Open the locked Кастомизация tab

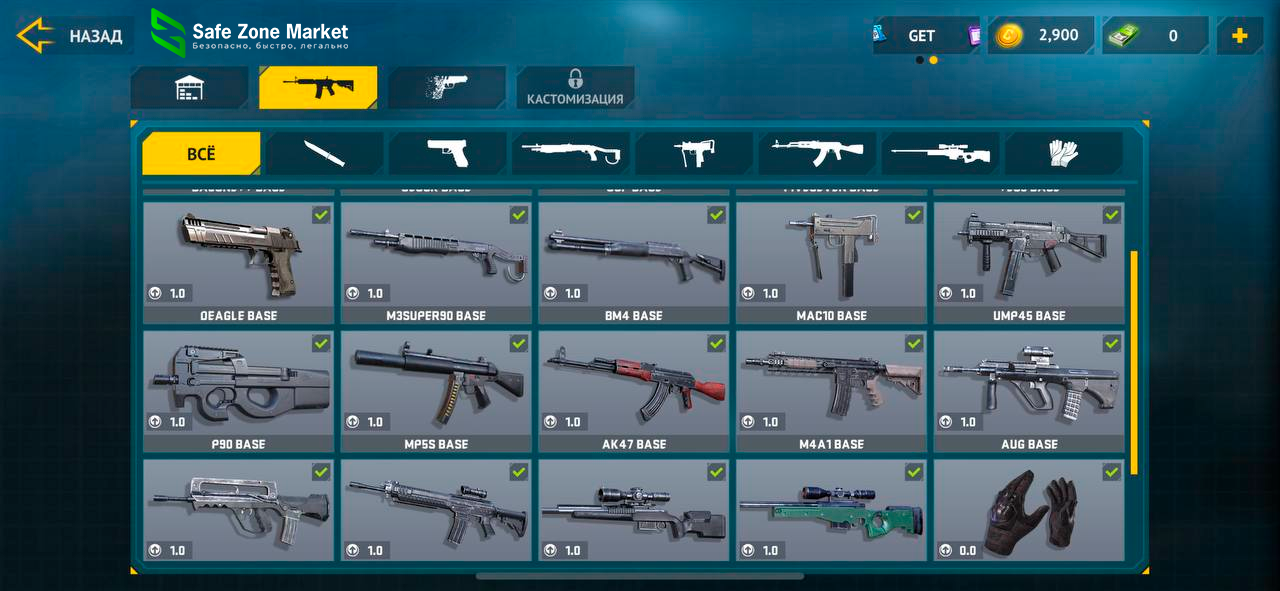(575, 88)
